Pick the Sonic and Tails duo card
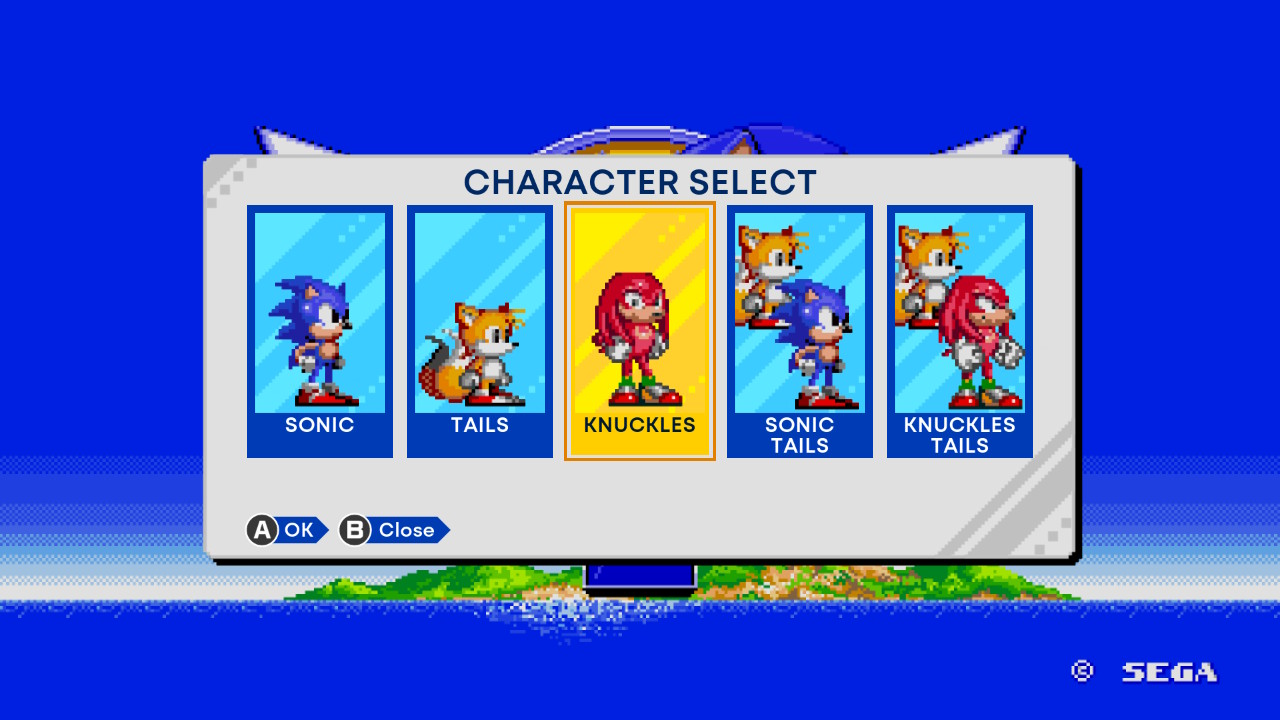 point(799,320)
